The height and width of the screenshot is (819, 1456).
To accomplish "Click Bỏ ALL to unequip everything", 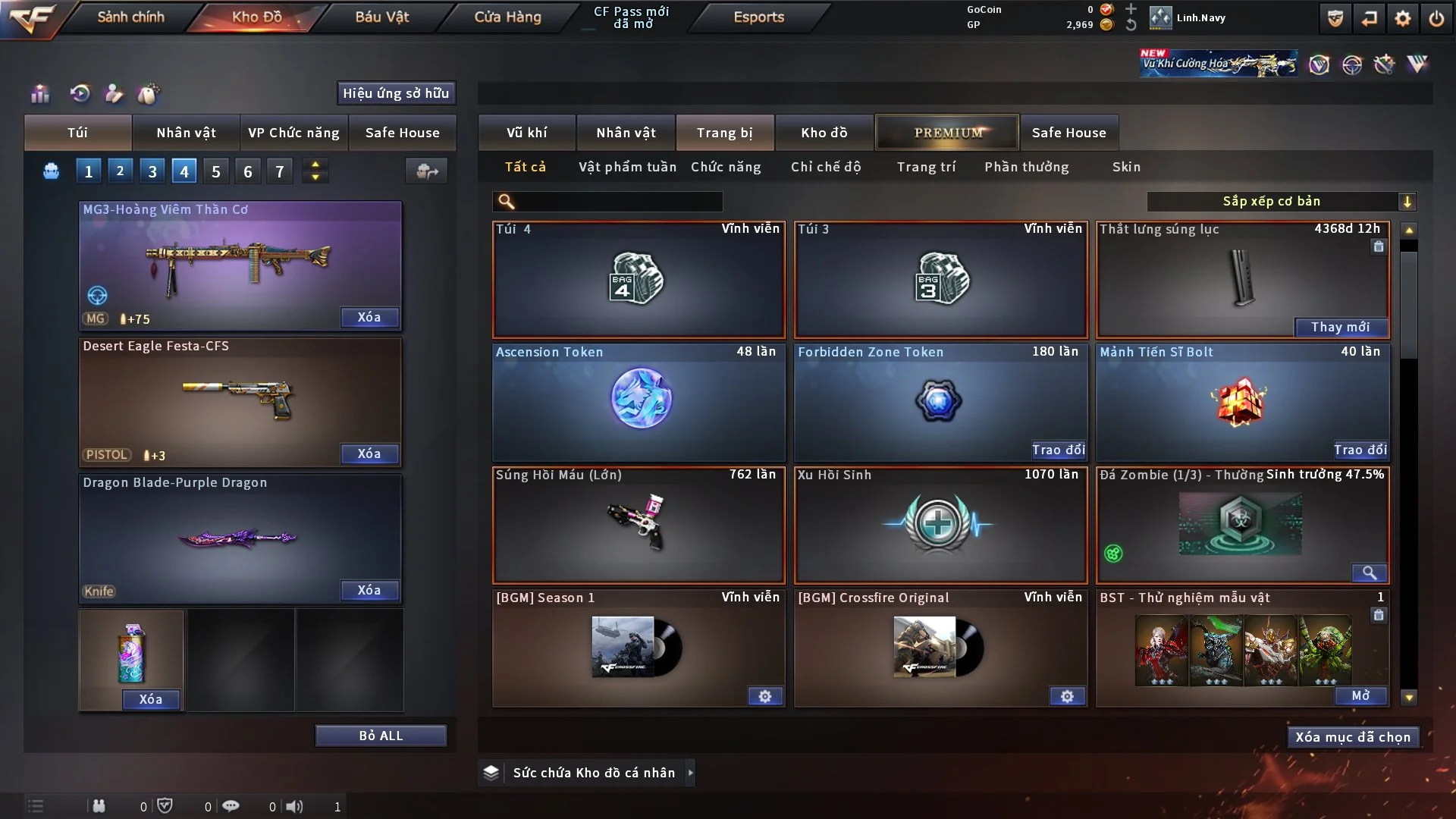I will [x=381, y=736].
